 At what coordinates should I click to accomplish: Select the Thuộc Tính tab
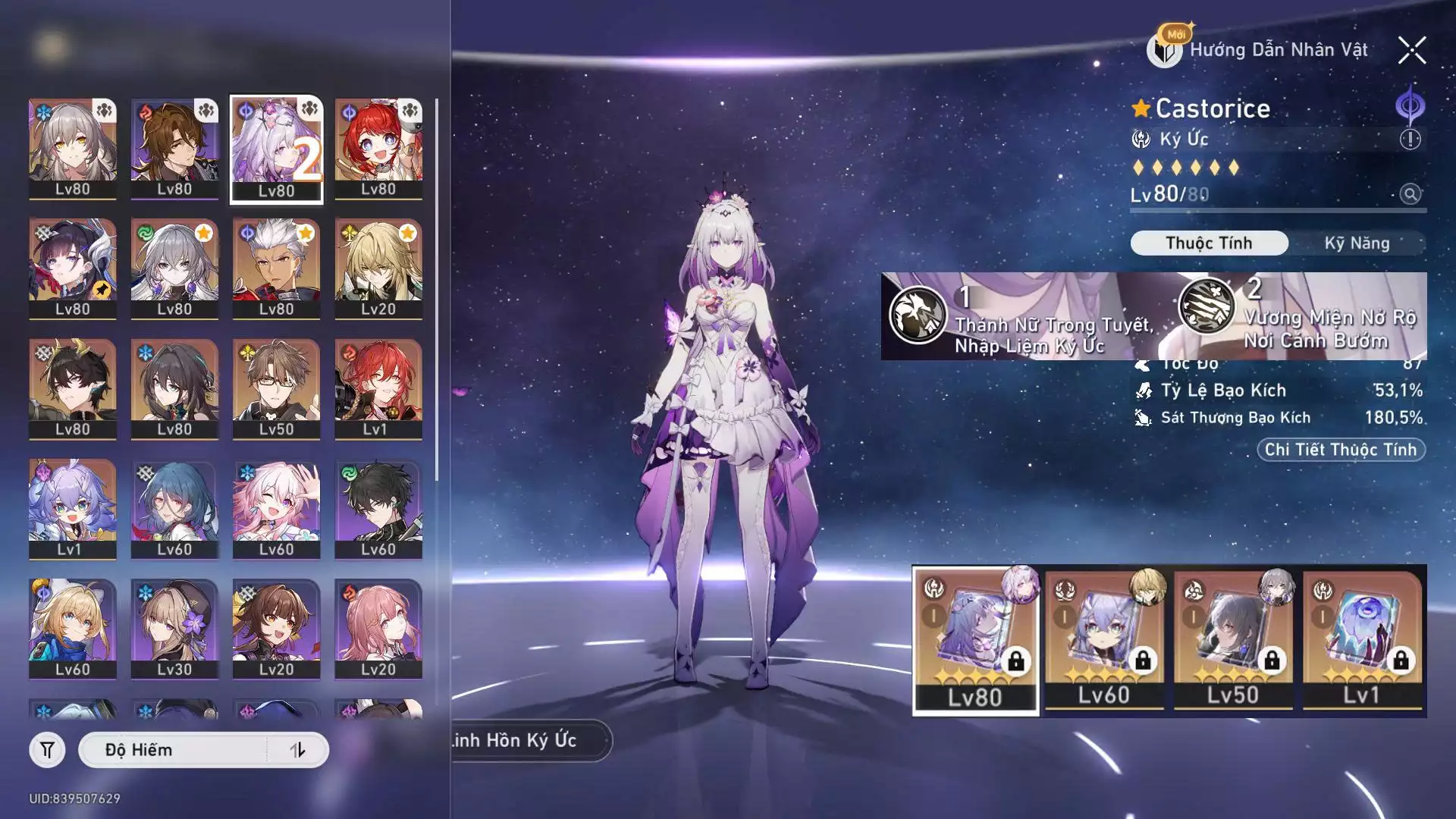click(1209, 243)
